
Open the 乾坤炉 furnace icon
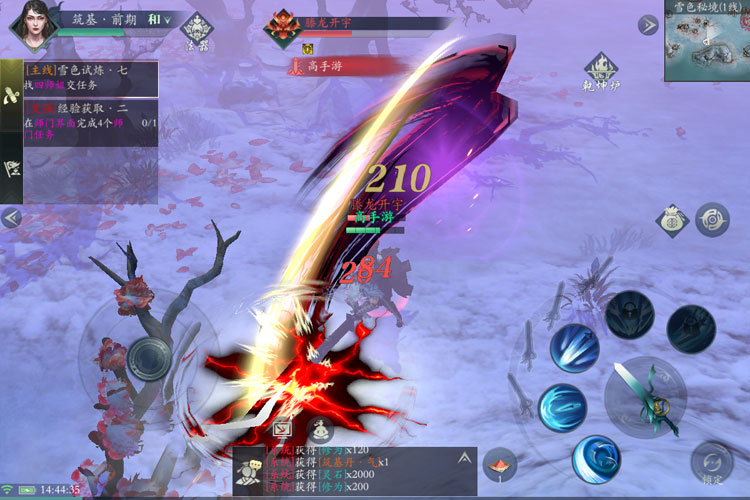(x=602, y=69)
